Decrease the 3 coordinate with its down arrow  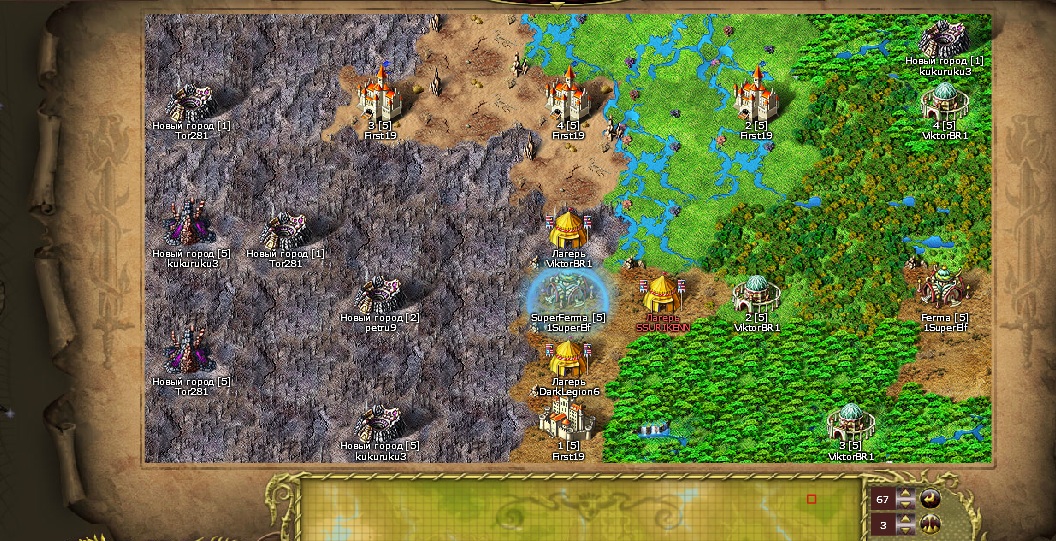point(906,530)
